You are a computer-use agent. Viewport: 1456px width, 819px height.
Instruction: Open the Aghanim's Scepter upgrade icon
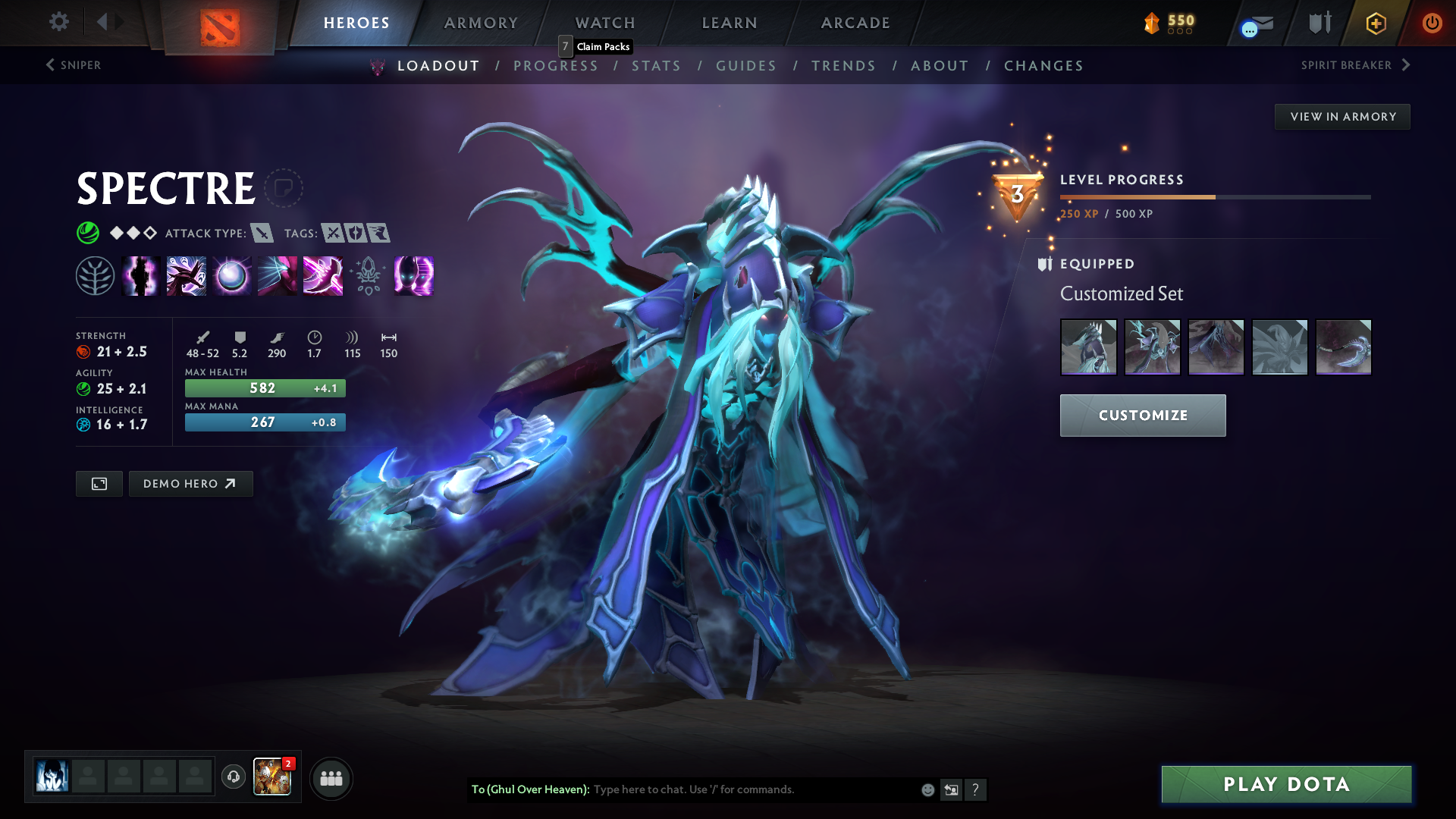coord(369,276)
